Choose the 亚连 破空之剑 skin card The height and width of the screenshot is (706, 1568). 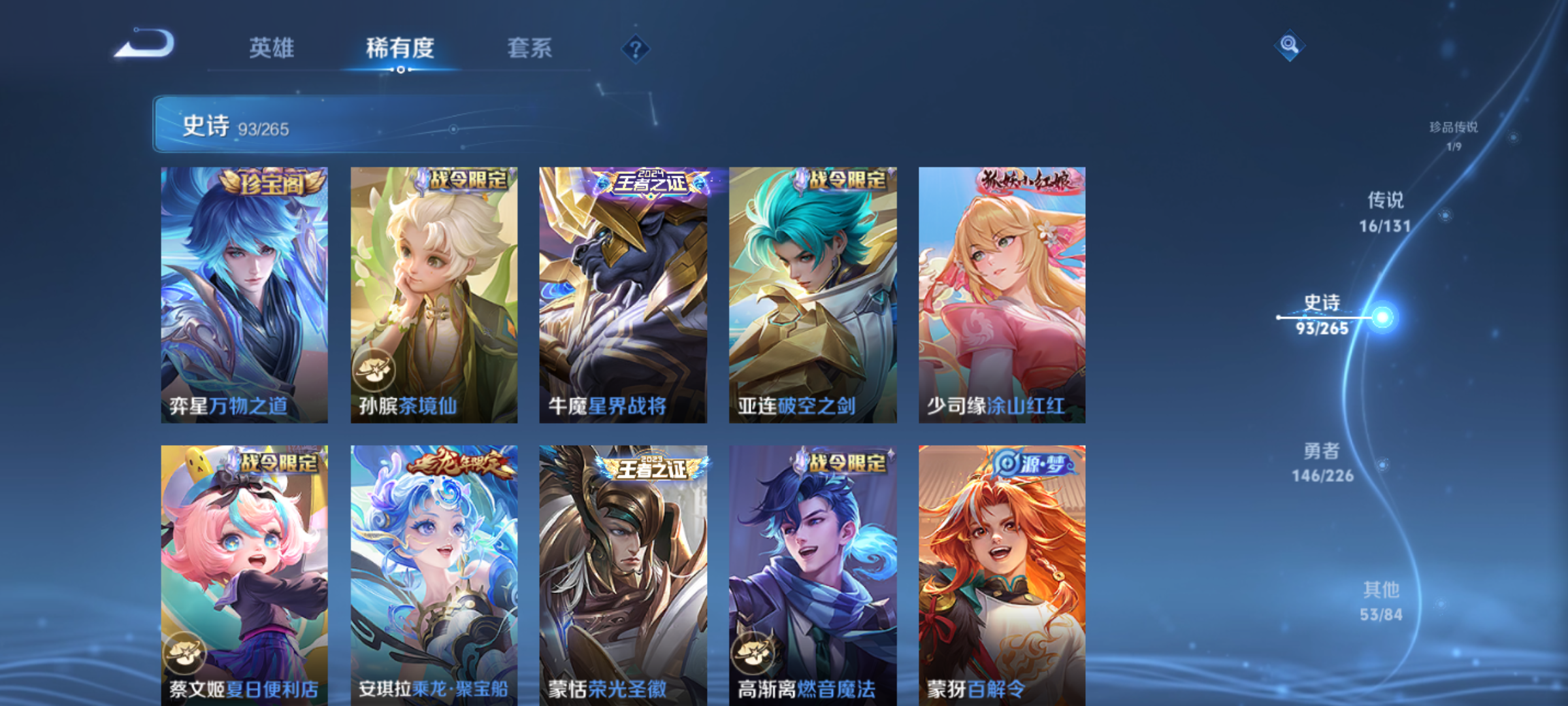pyautogui.click(x=813, y=294)
